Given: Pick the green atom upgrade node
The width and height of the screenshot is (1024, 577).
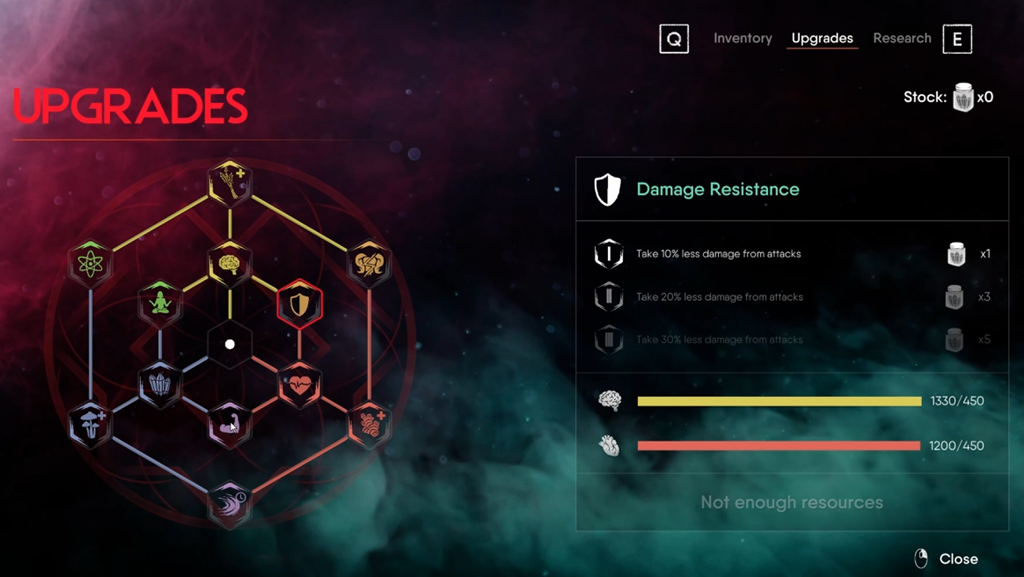Looking at the screenshot, I should tap(90, 264).
